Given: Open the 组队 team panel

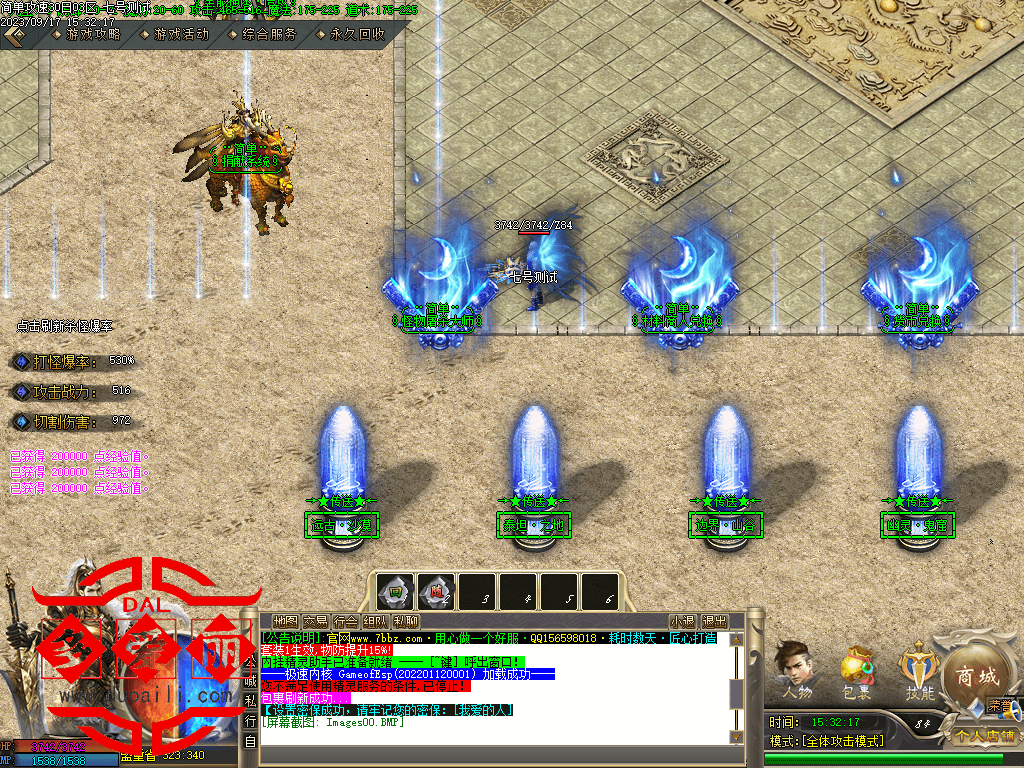Looking at the screenshot, I should click(376, 621).
